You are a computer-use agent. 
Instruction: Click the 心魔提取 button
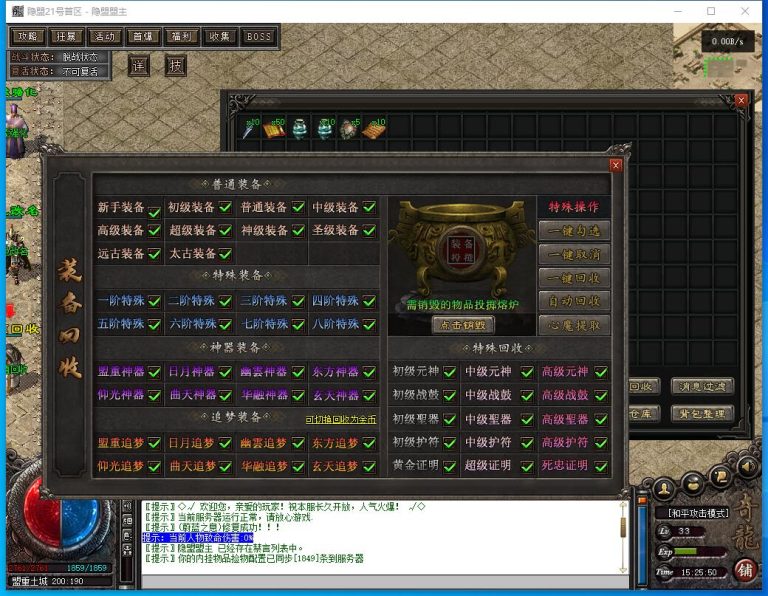574,325
